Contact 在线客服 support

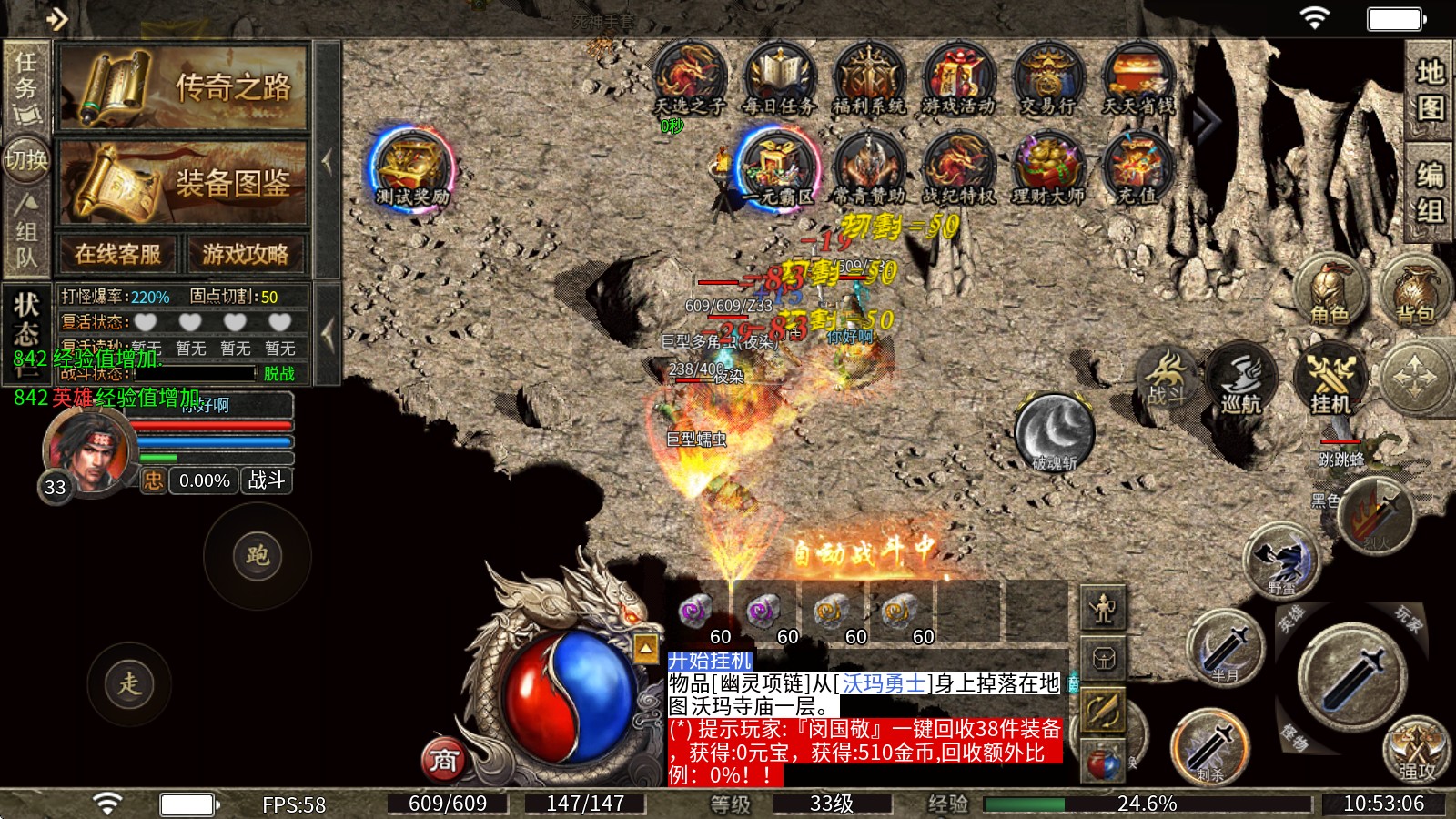[118, 253]
